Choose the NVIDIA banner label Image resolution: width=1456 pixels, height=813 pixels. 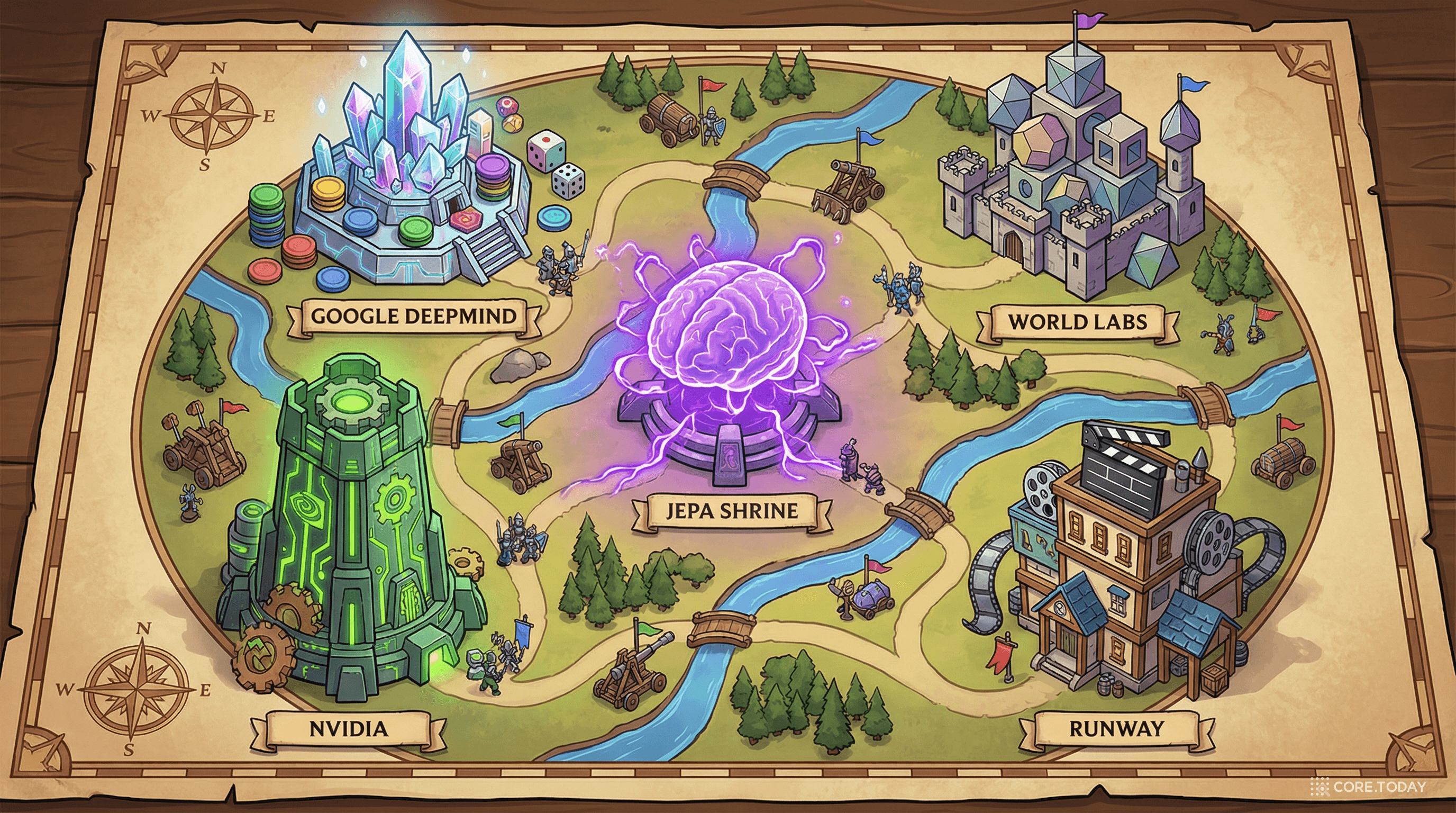tap(349, 728)
